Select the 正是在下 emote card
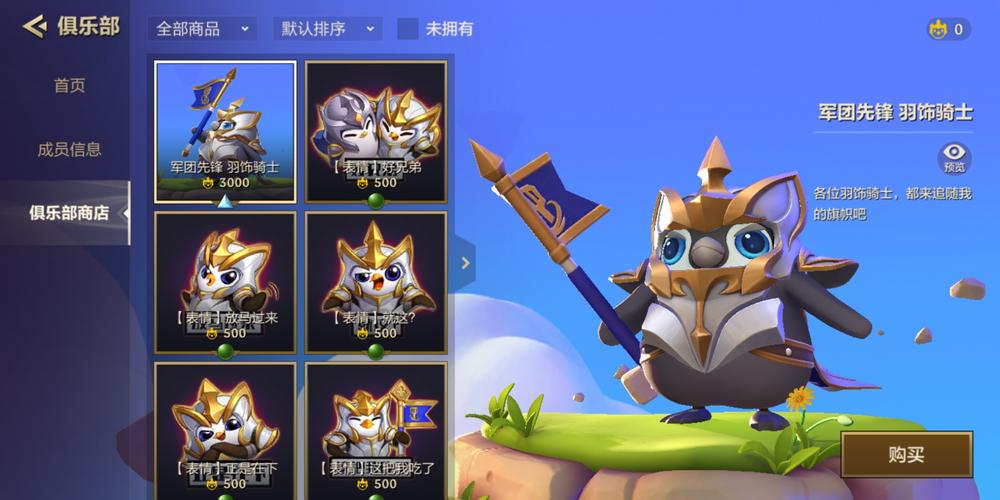The width and height of the screenshot is (1000, 500). [x=225, y=430]
